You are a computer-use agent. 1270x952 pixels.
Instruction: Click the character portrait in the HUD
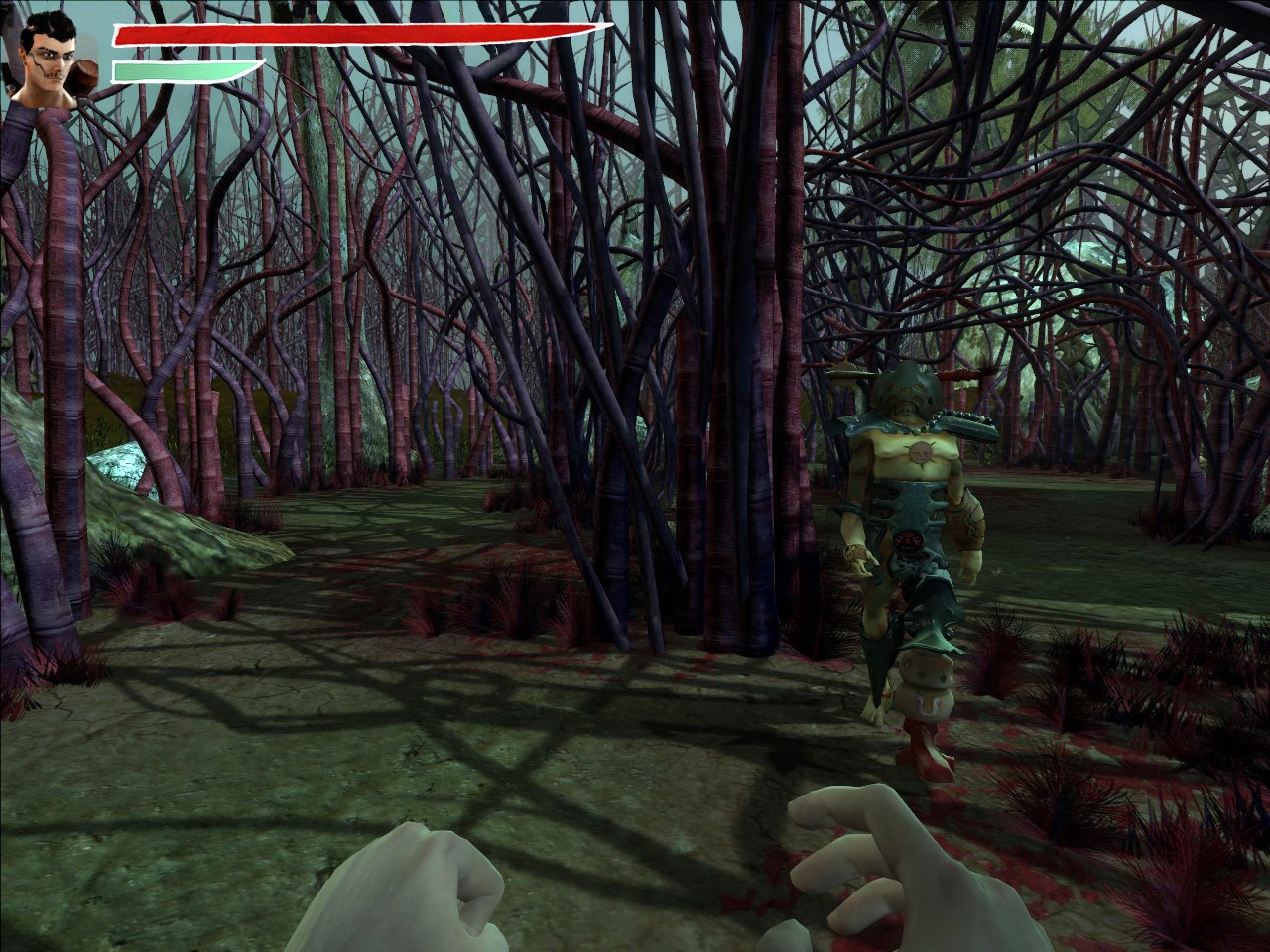tap(55, 61)
